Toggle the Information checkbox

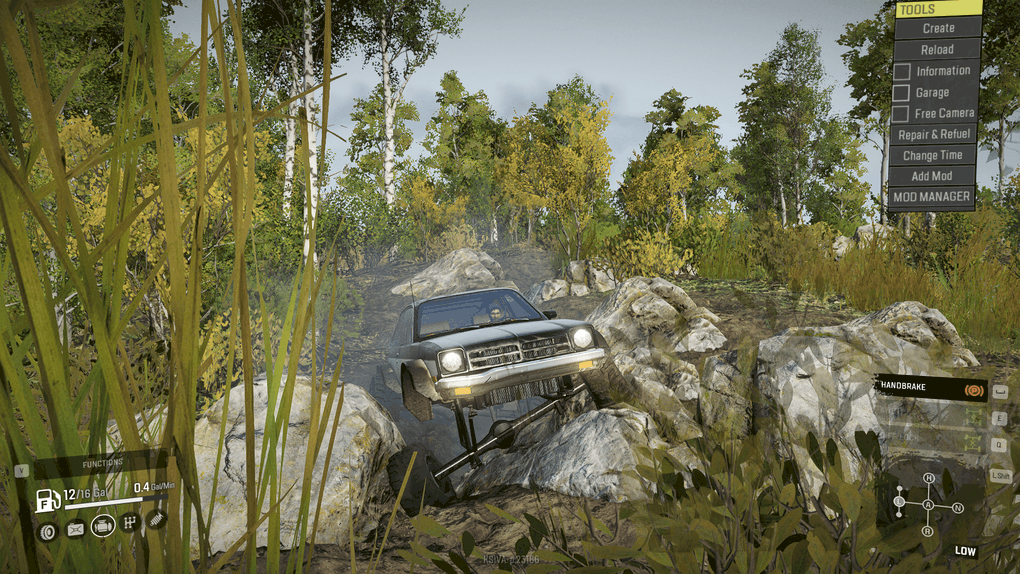pos(901,71)
